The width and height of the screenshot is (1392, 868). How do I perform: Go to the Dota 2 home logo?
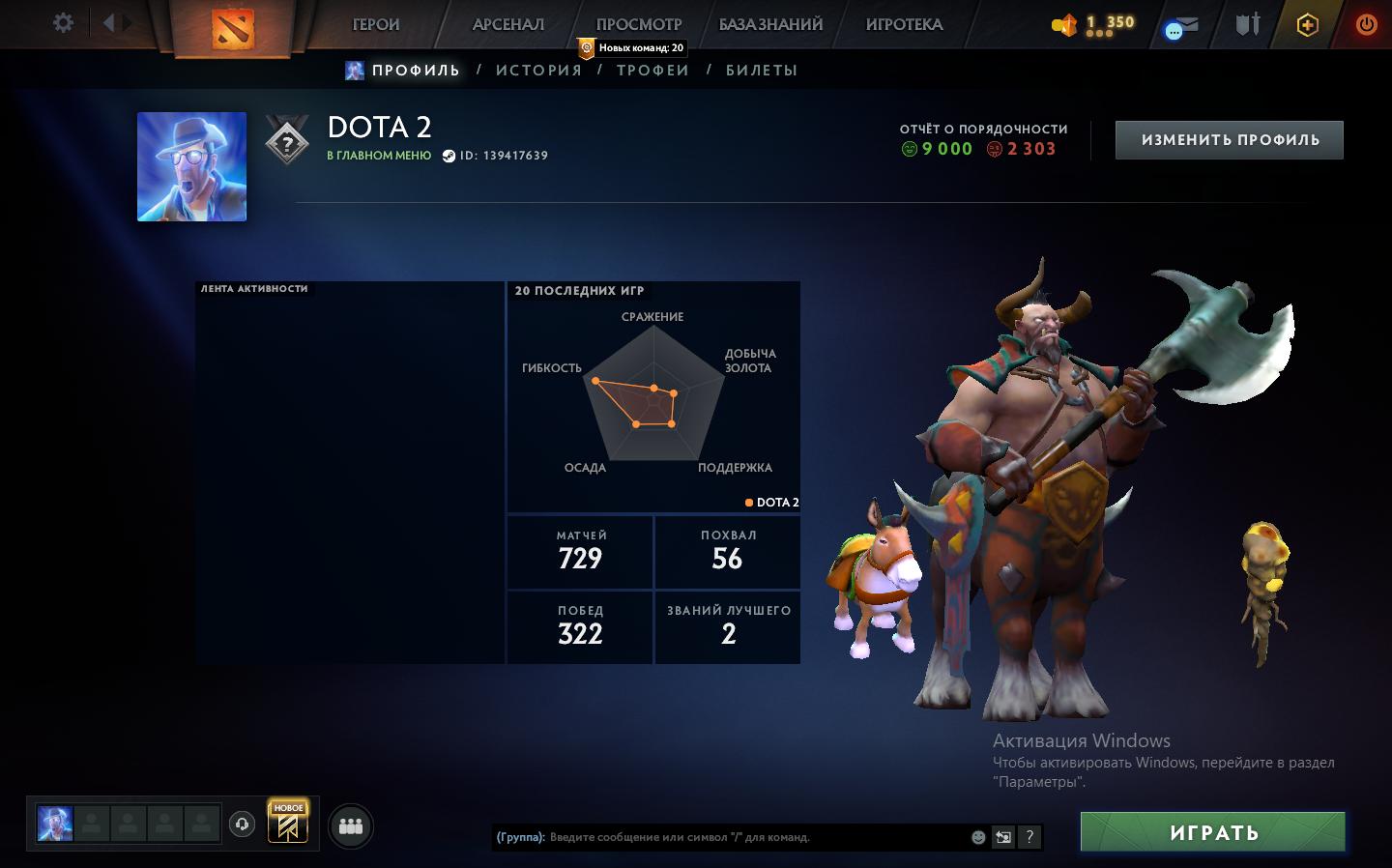232,28
